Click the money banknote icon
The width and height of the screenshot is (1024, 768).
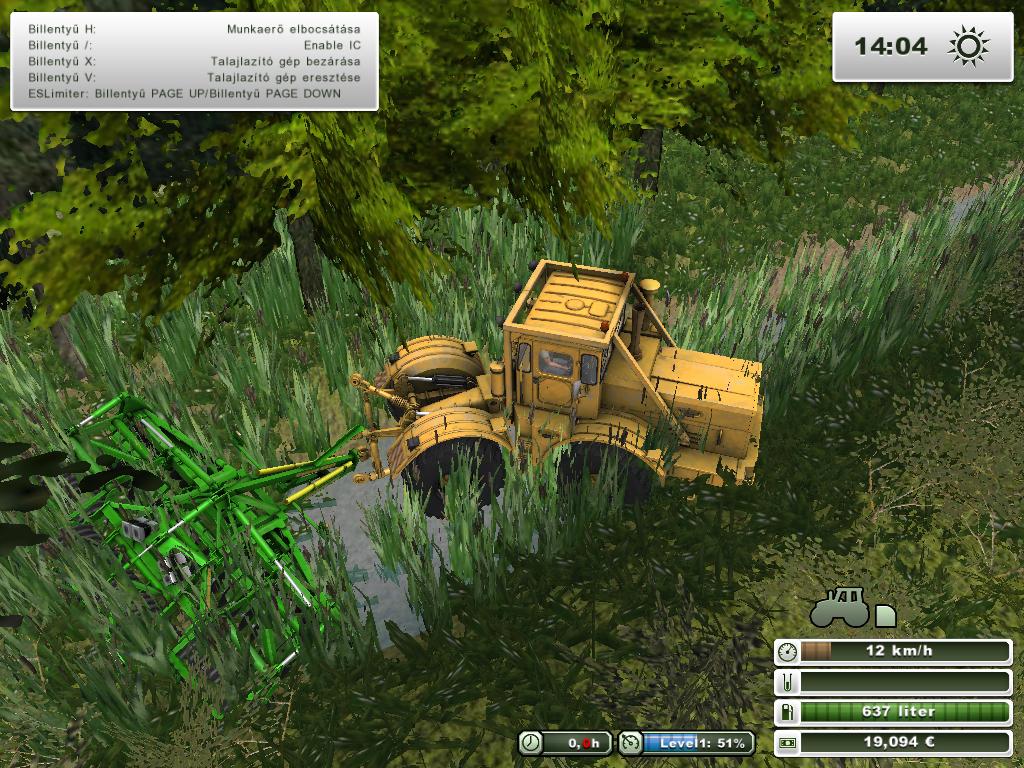[x=789, y=743]
